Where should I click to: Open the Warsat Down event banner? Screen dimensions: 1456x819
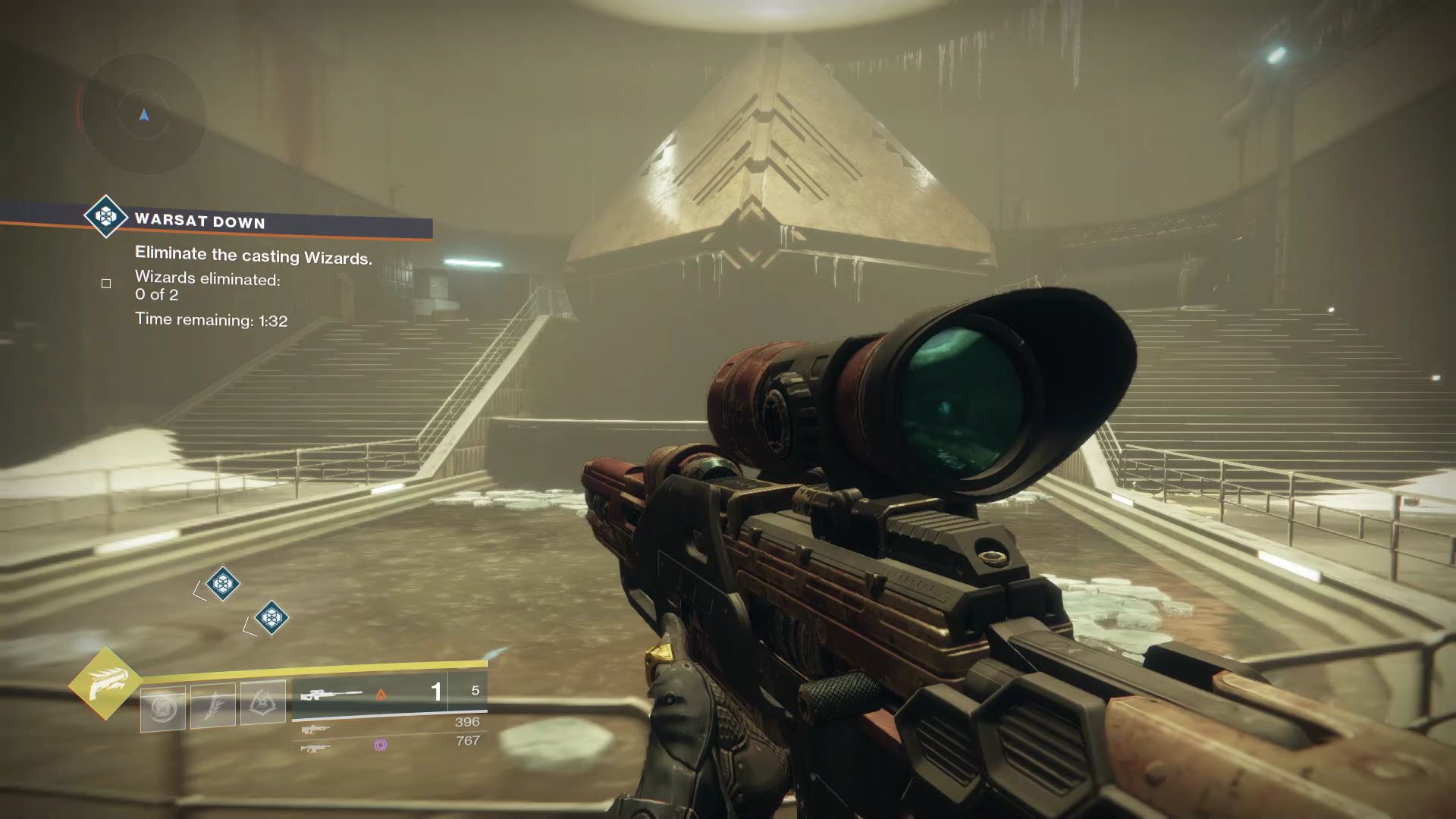tap(258, 221)
